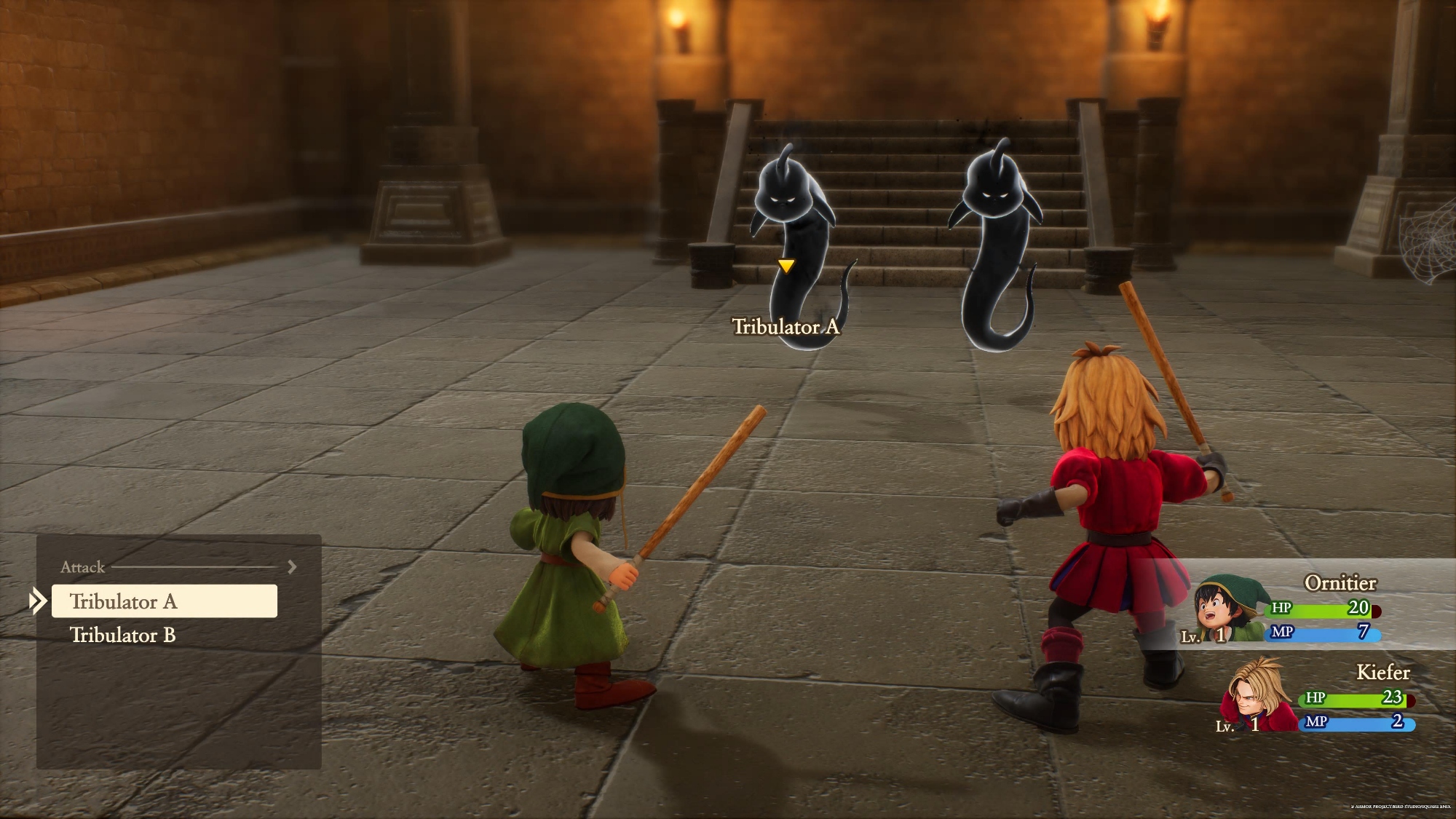Choose Tribulator B in the target list
The width and height of the screenshot is (1456, 819).
point(123,635)
